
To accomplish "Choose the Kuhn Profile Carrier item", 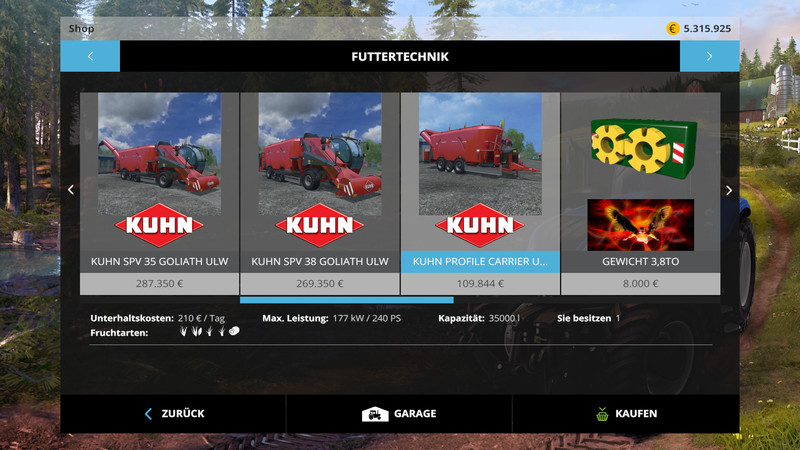I will [x=480, y=190].
